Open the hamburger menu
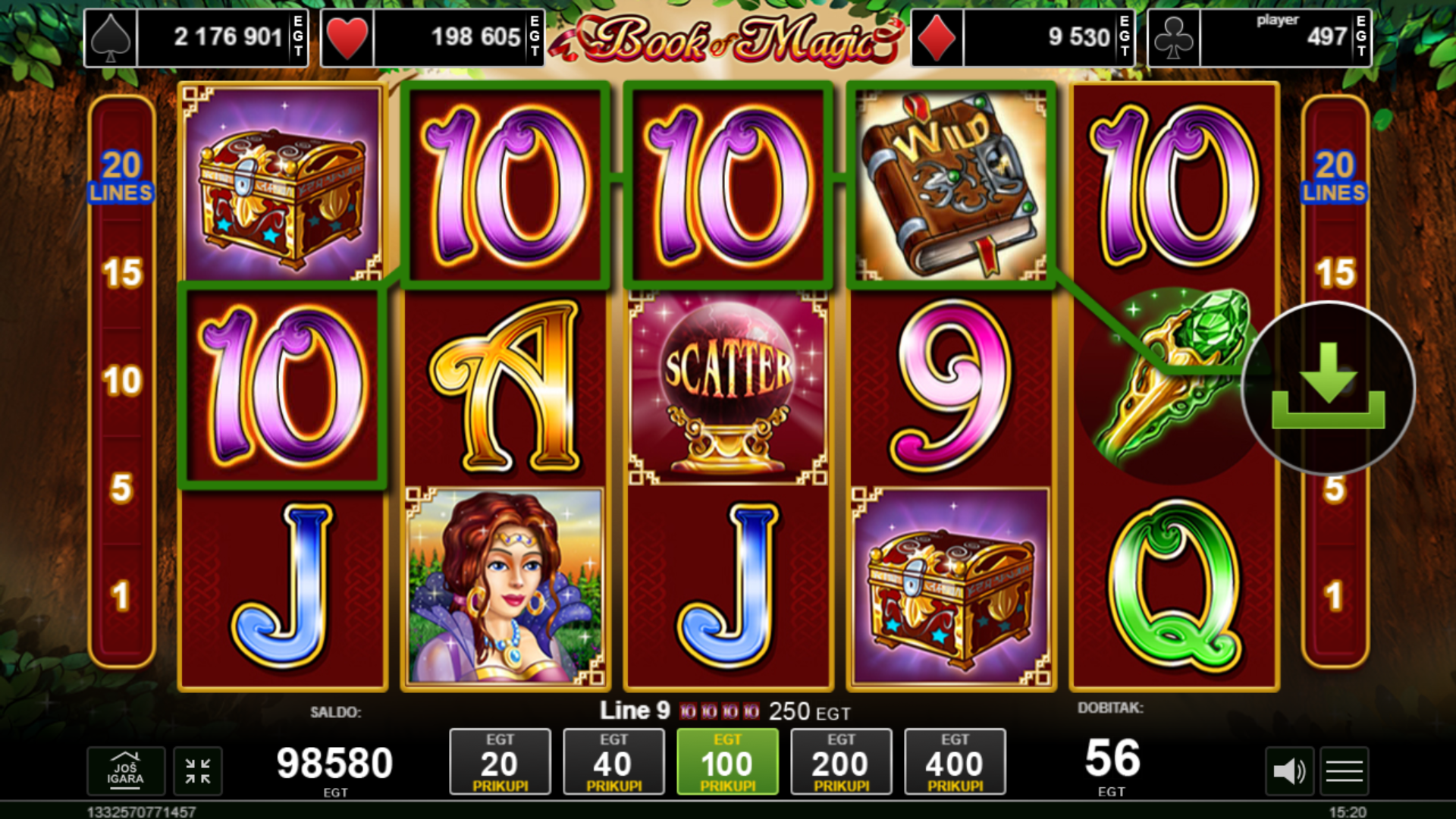This screenshot has height=819, width=1456. click(x=1345, y=771)
